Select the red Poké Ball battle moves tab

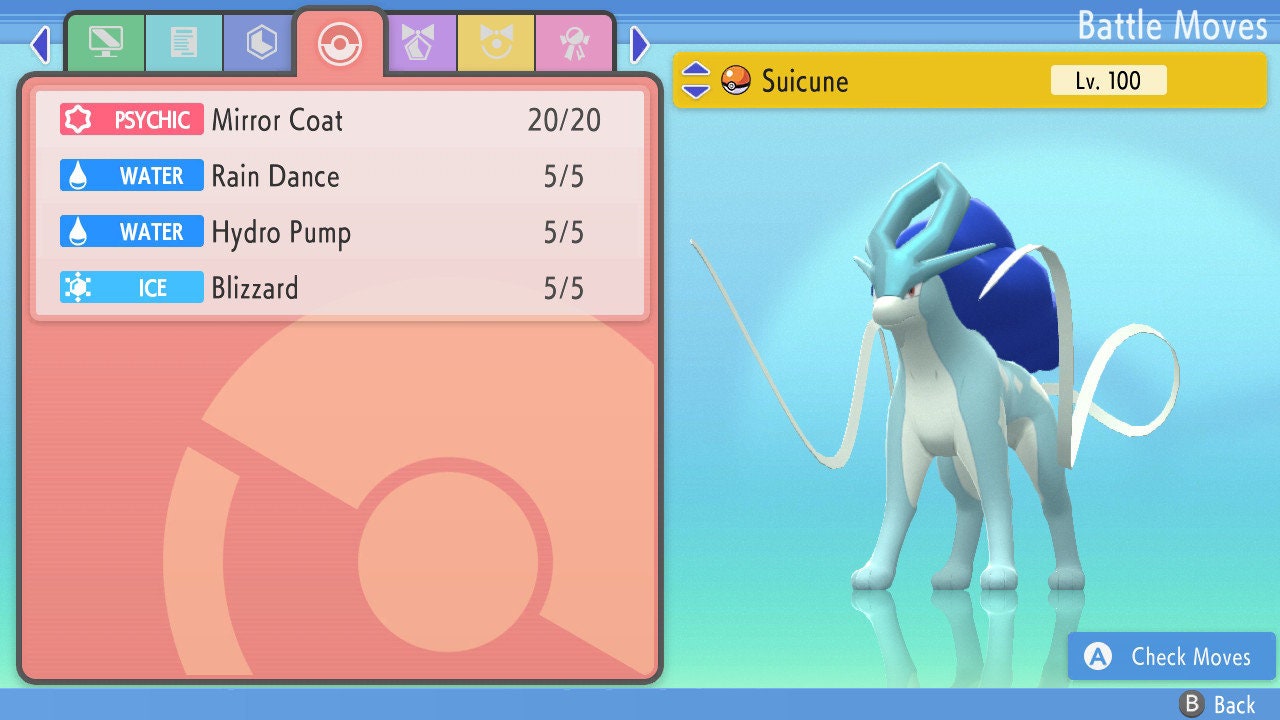340,44
